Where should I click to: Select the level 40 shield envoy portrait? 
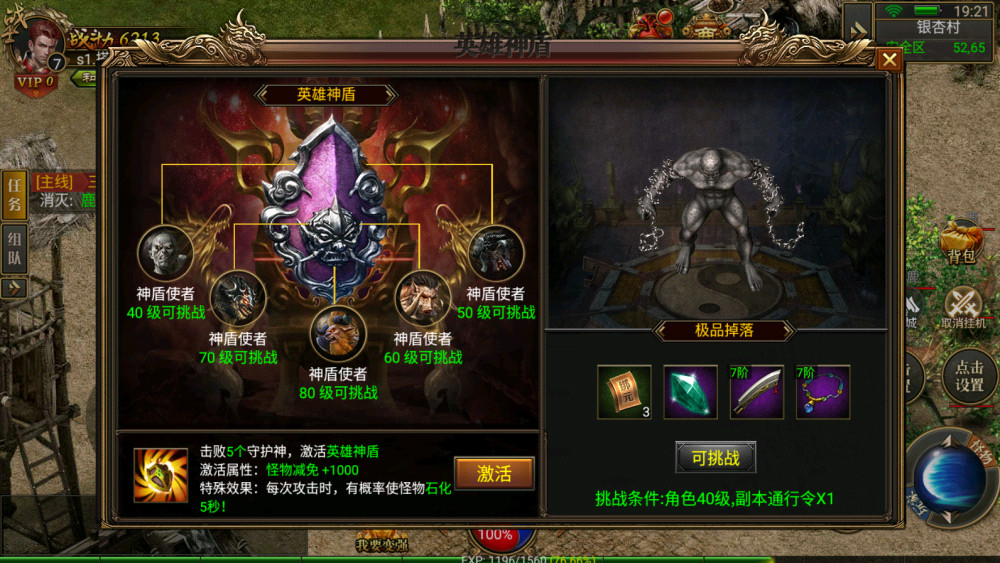[165, 252]
